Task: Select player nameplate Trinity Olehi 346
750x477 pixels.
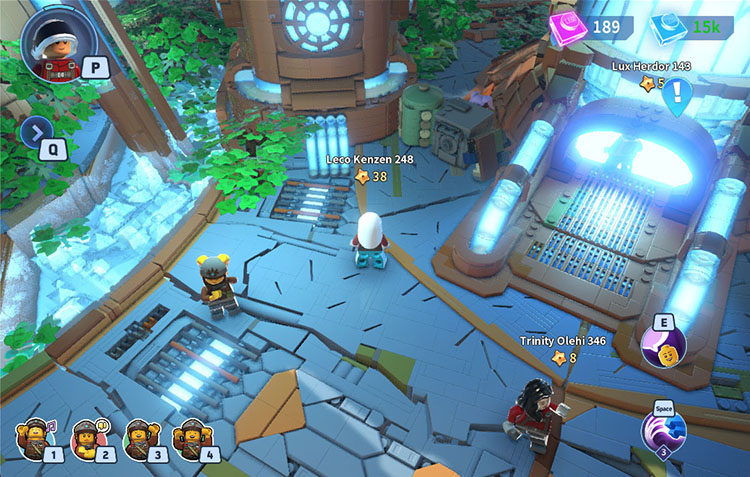Action: [563, 341]
